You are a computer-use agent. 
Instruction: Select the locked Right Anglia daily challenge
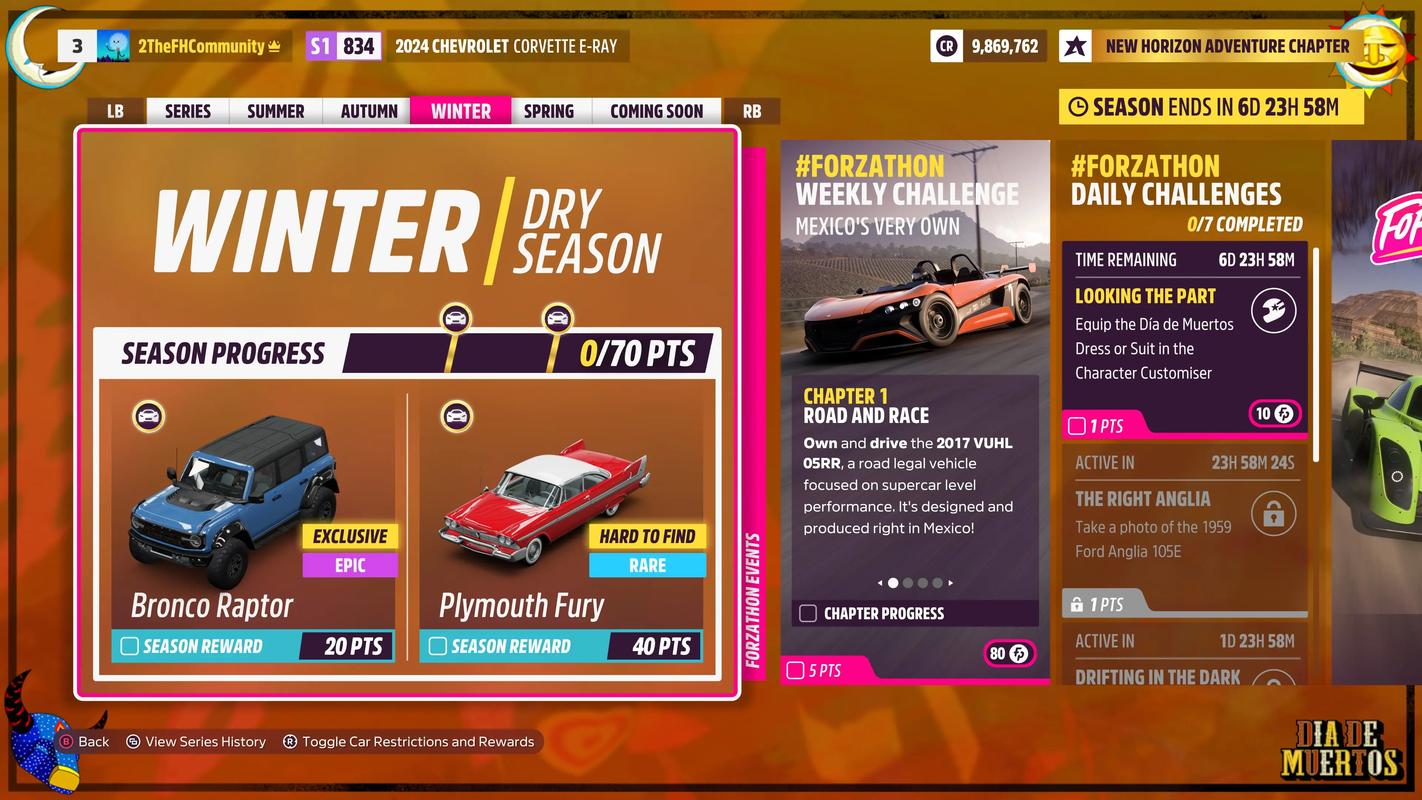point(1184,530)
